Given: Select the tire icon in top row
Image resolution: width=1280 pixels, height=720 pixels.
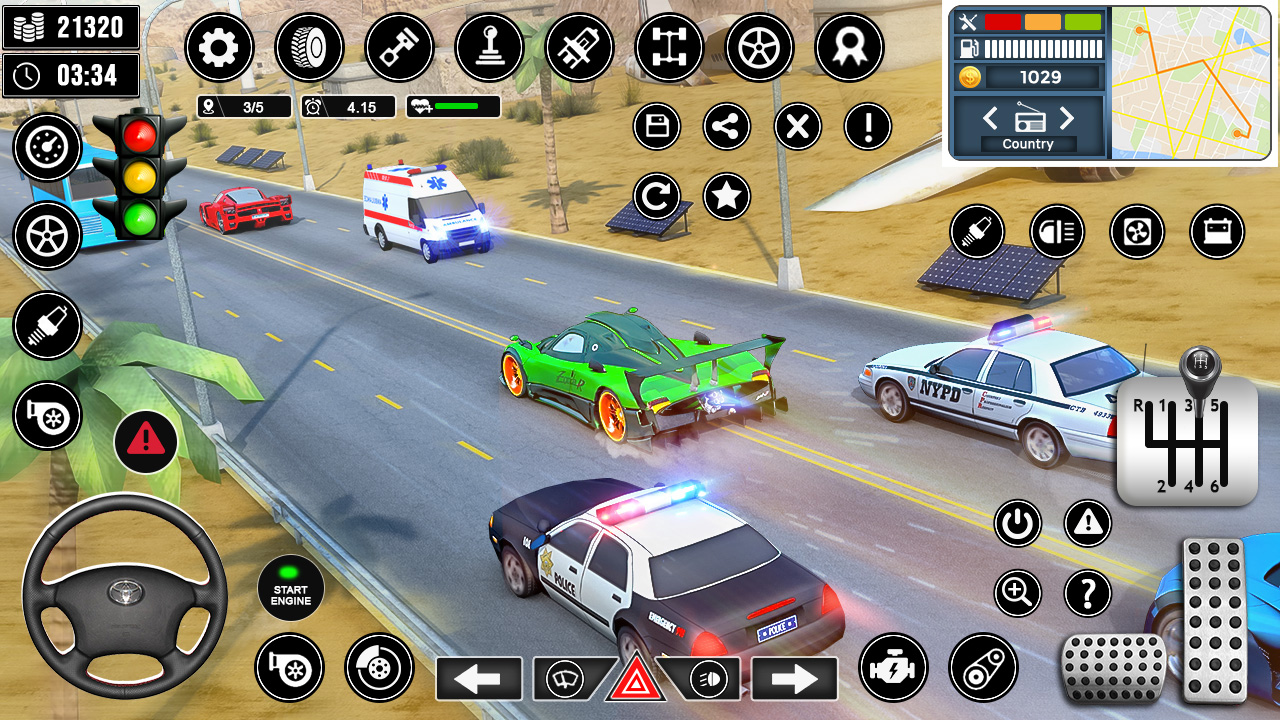Looking at the screenshot, I should click(309, 48).
